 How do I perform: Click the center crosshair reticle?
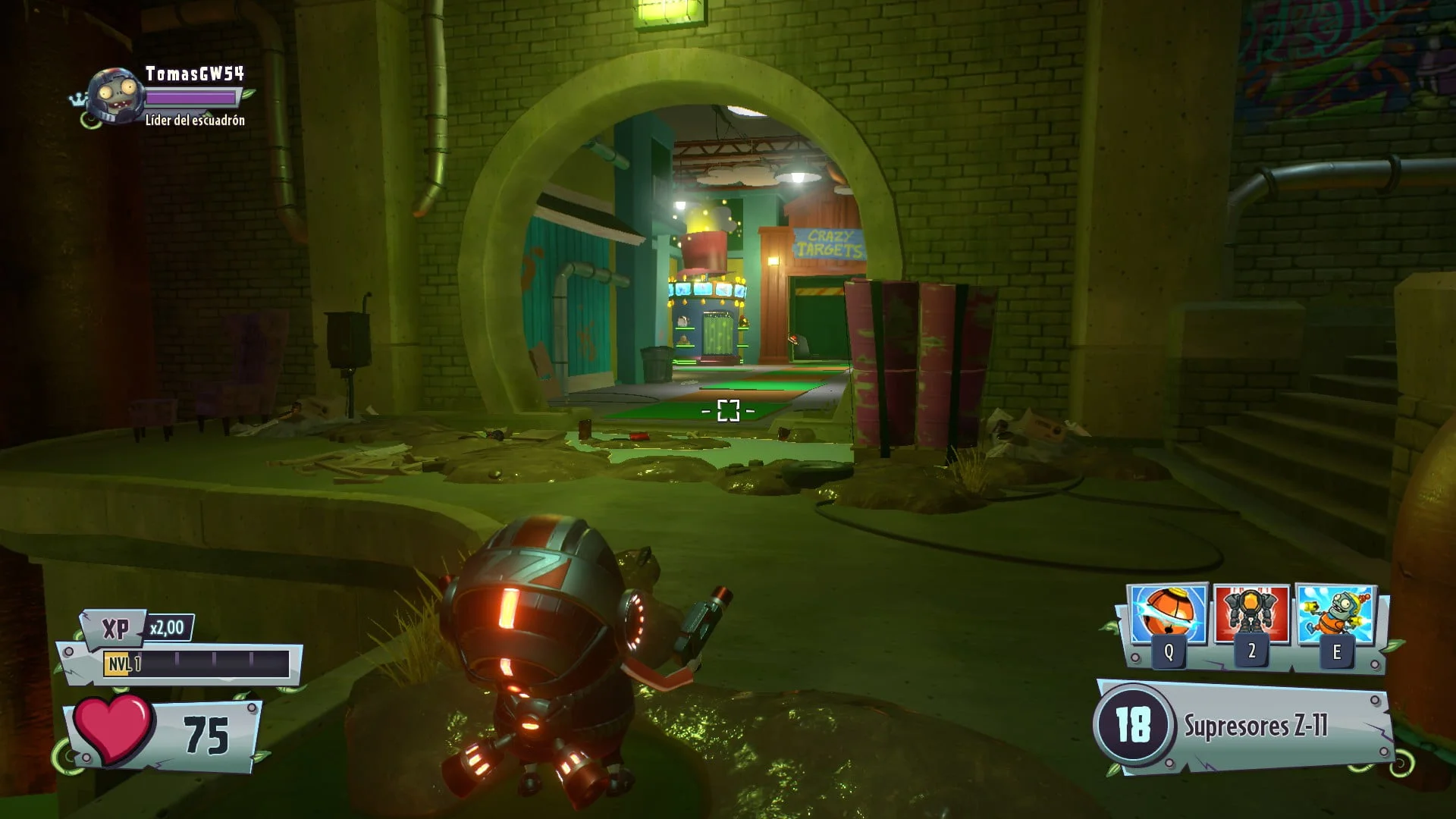[x=728, y=409]
